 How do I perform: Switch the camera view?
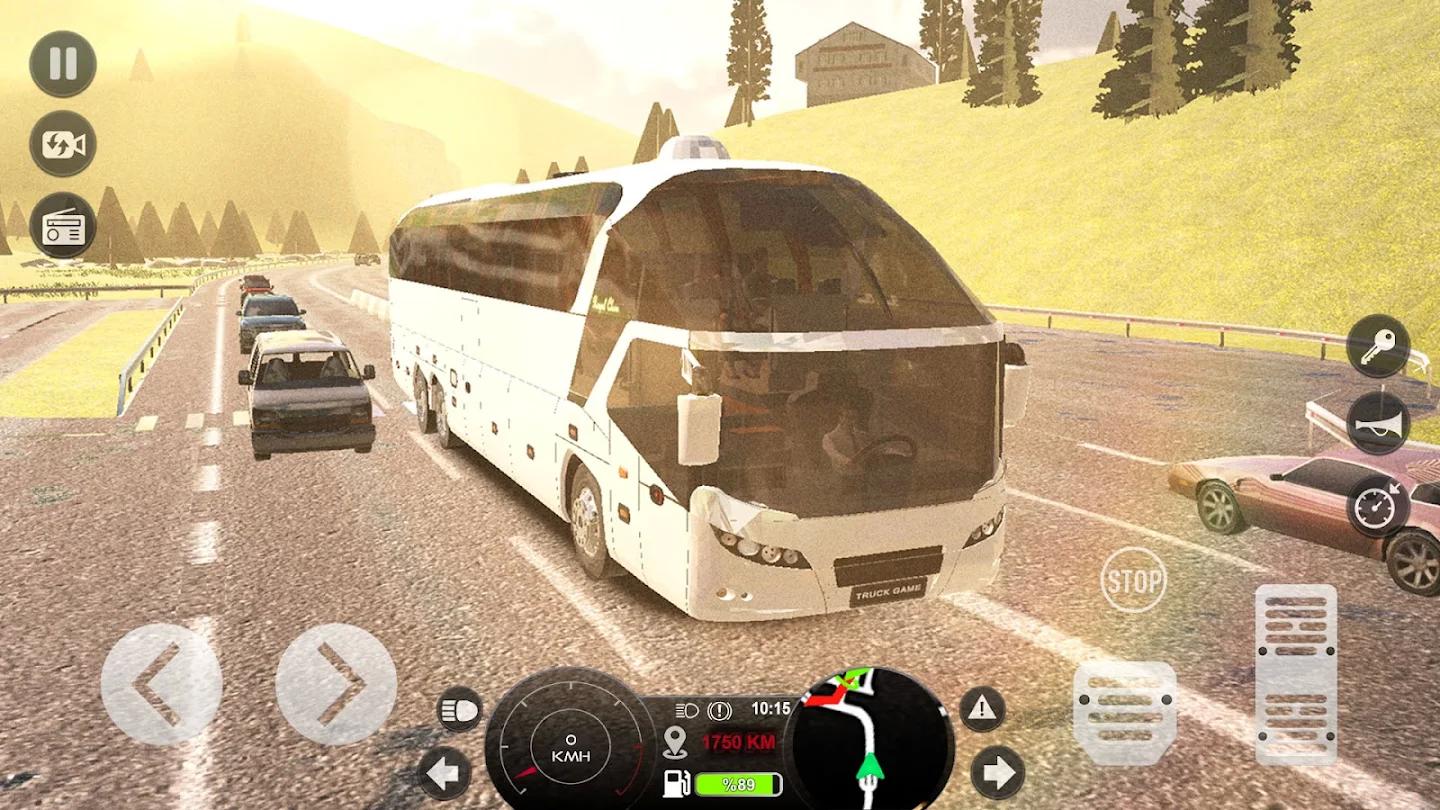click(x=62, y=145)
